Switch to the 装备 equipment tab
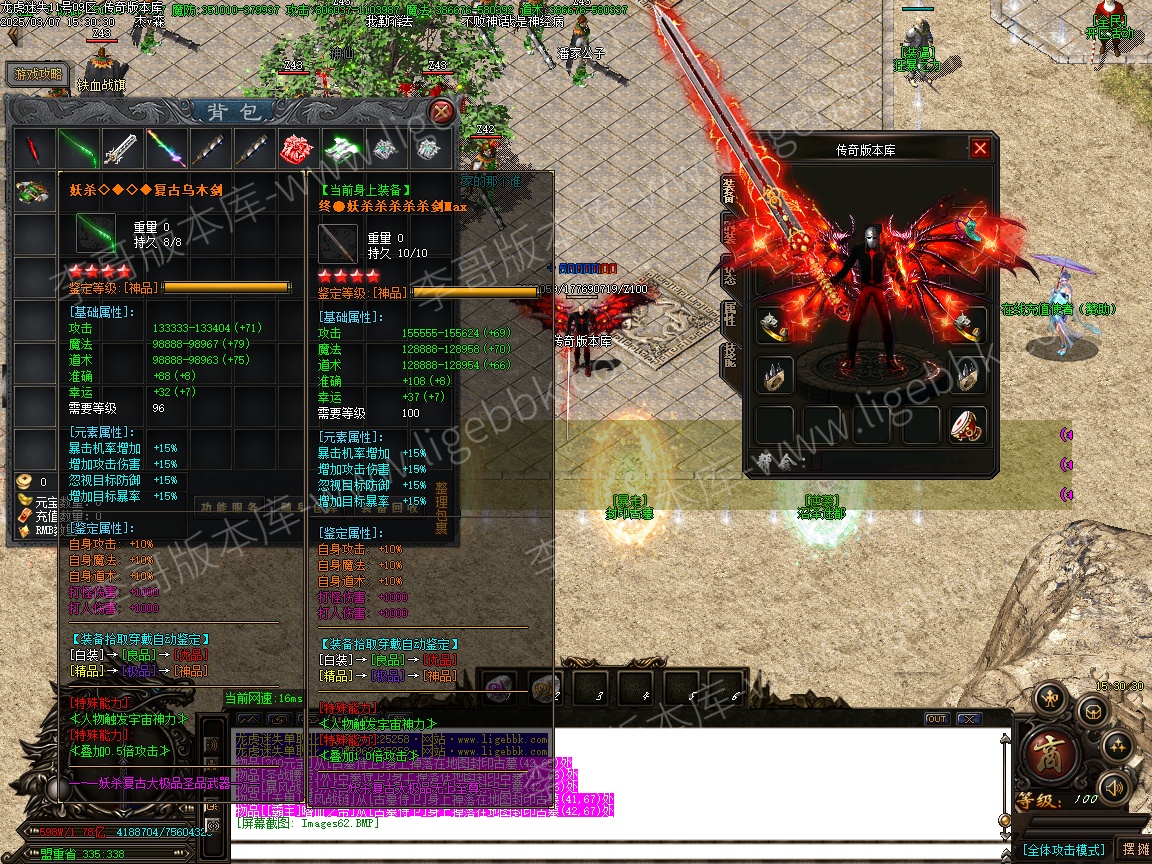Viewport: 1152px width, 864px height. point(729,192)
